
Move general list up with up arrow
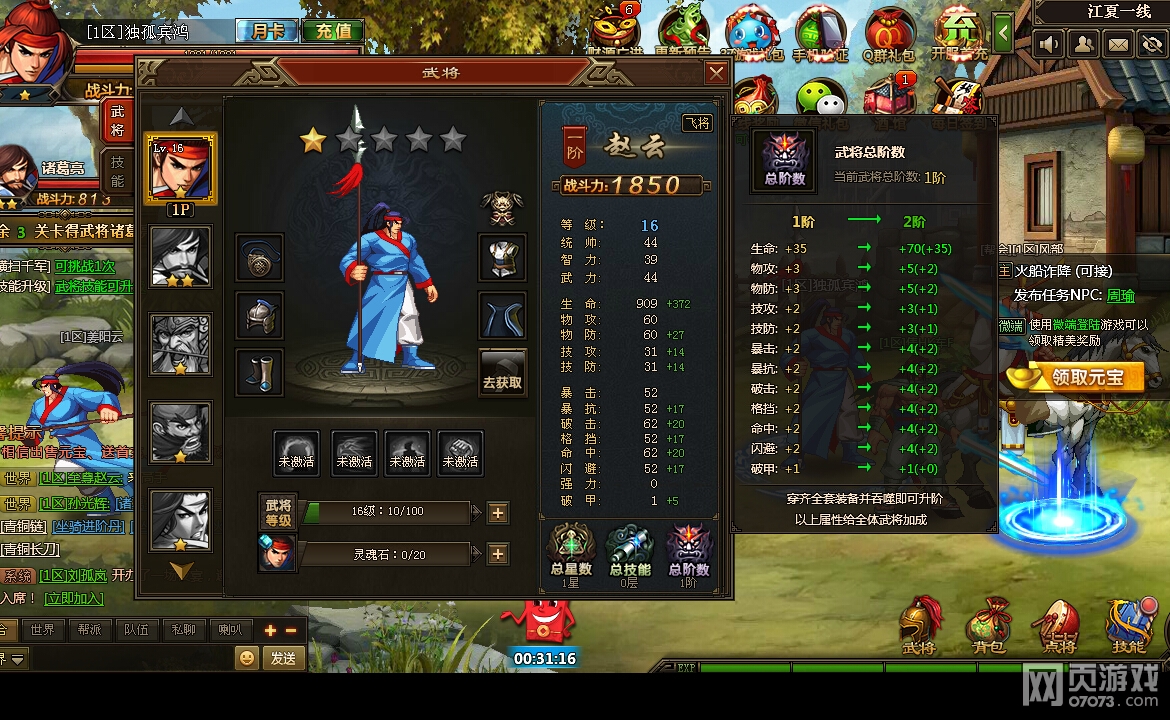pyautogui.click(x=181, y=115)
